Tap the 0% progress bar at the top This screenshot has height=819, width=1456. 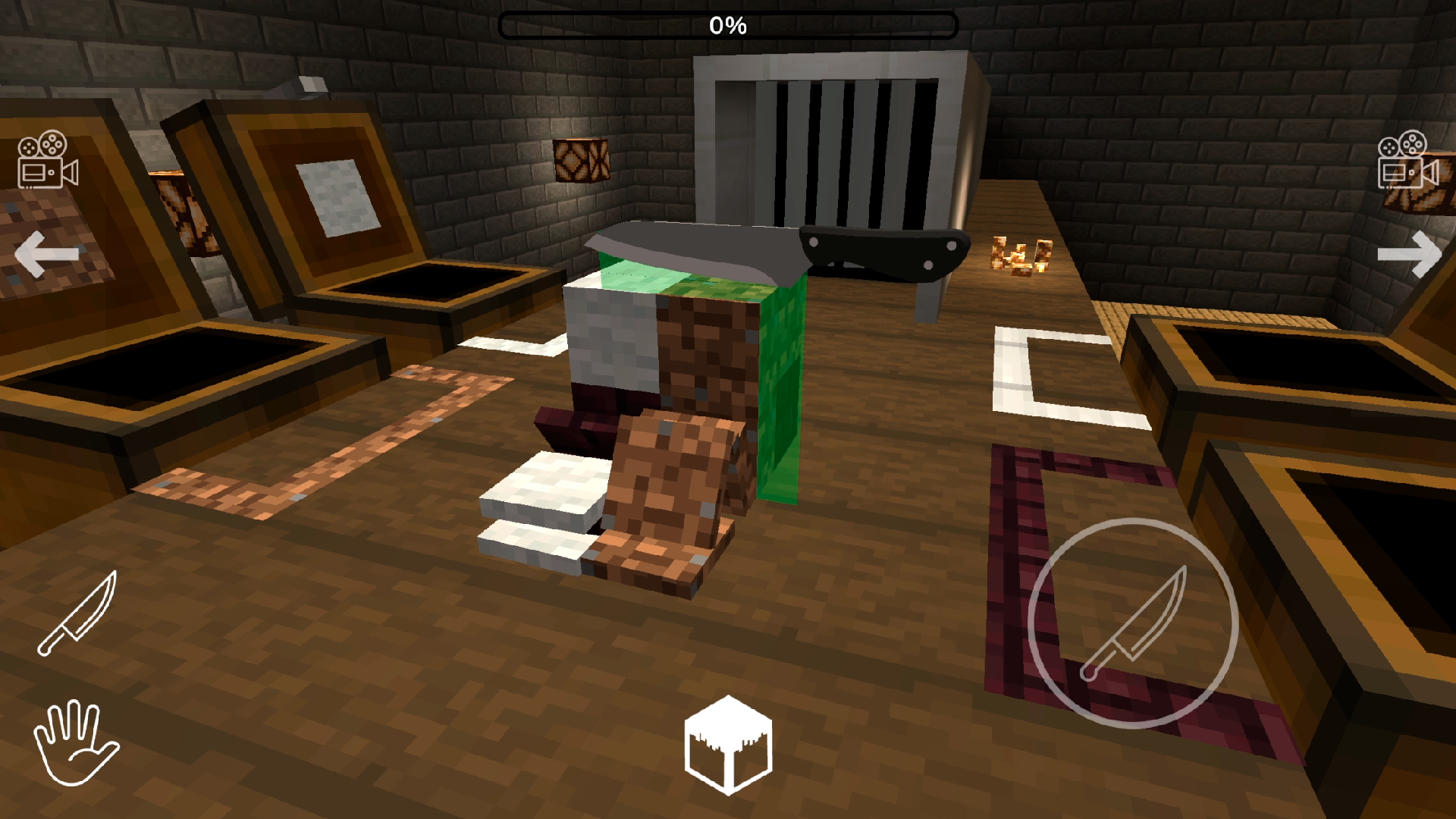click(728, 24)
